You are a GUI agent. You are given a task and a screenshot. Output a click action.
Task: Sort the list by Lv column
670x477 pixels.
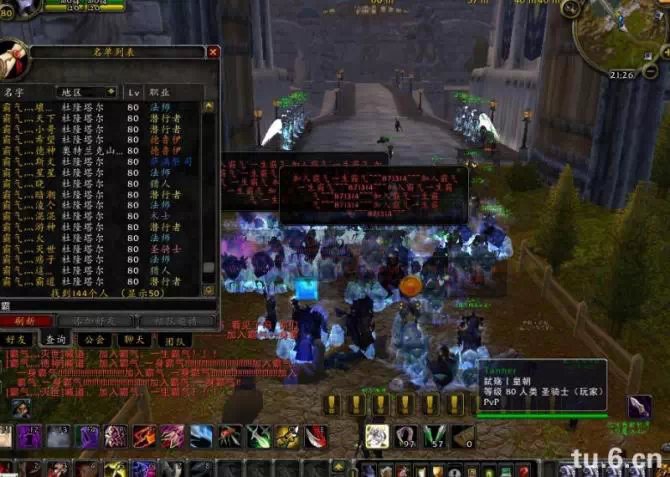133,91
